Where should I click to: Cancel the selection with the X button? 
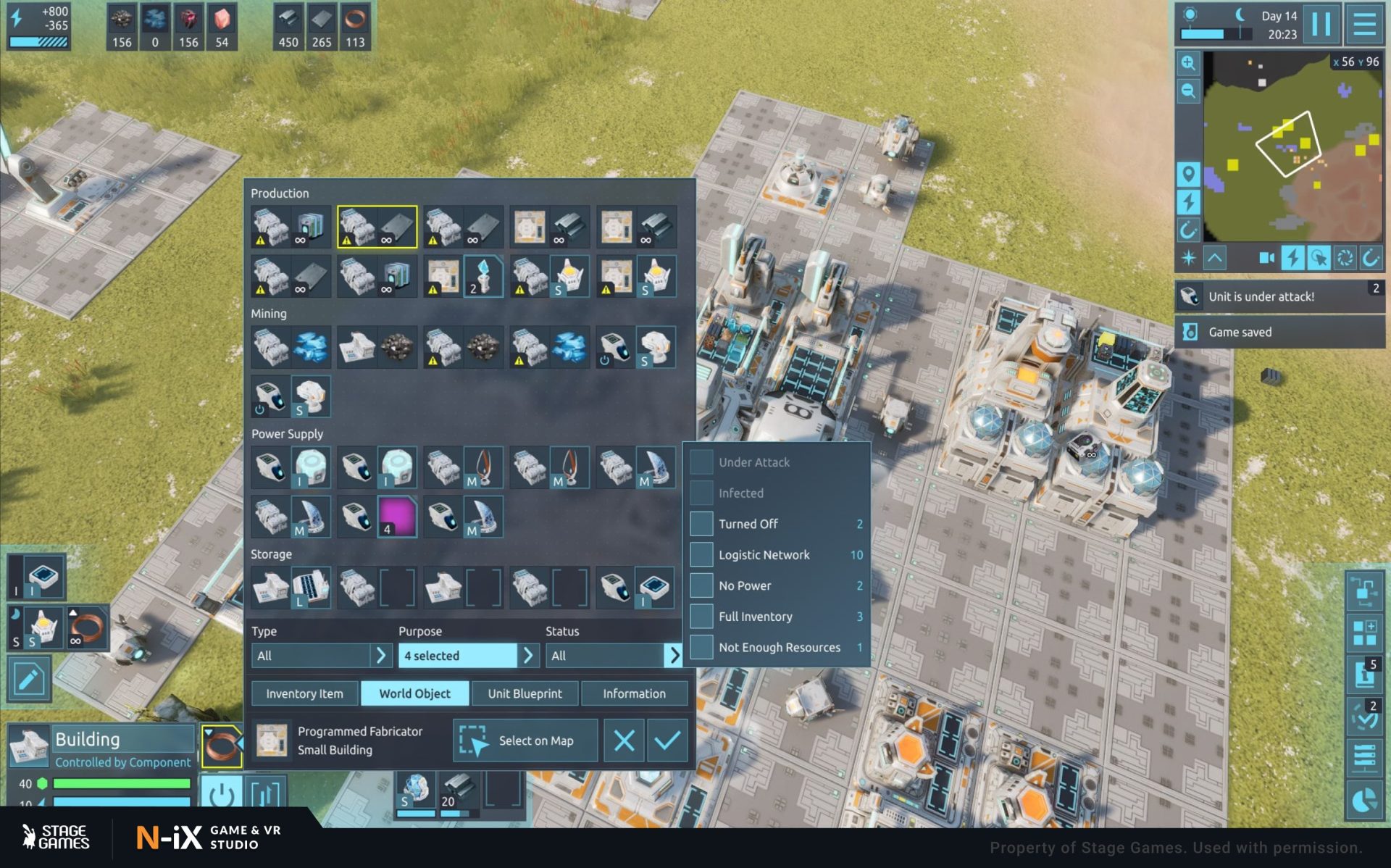point(624,740)
